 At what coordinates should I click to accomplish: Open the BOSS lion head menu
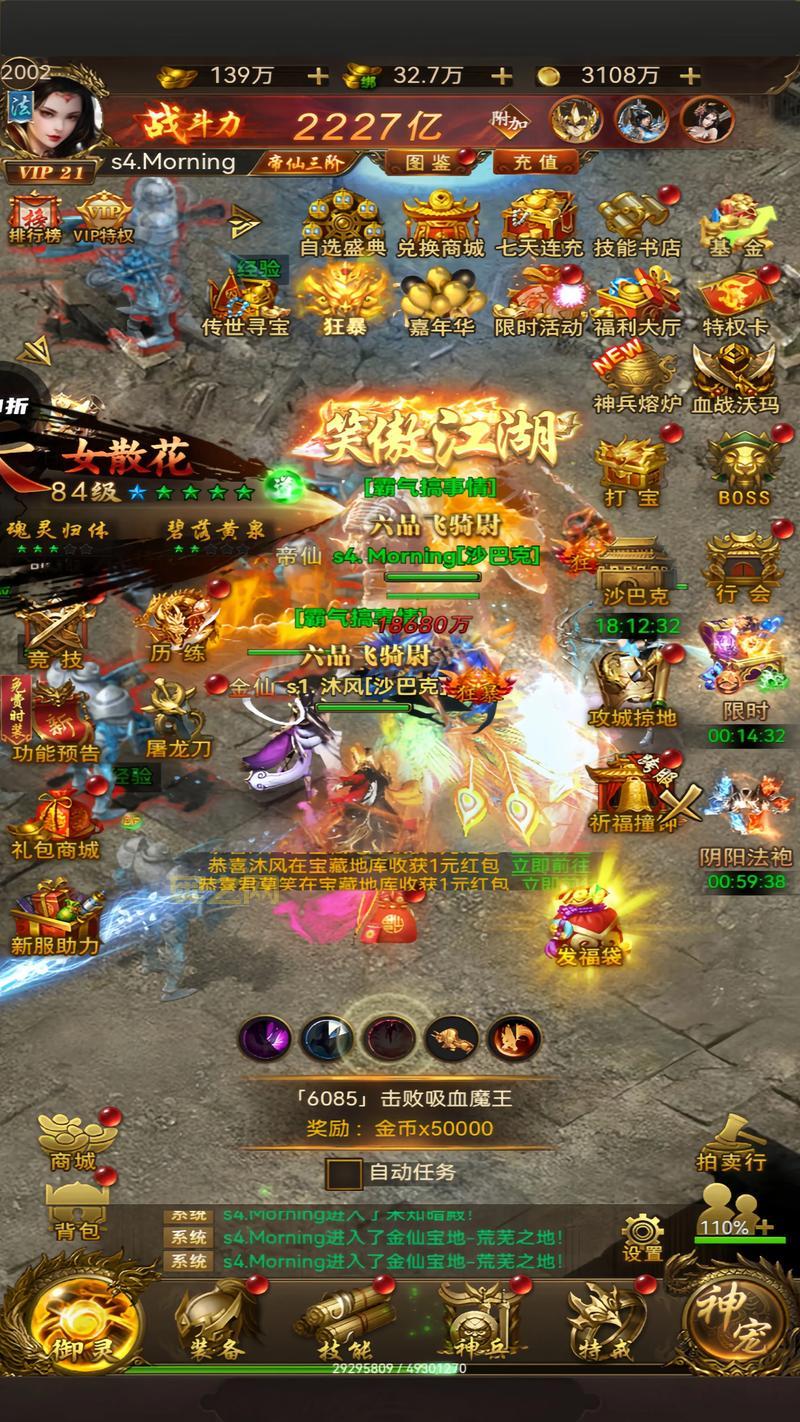[744, 469]
